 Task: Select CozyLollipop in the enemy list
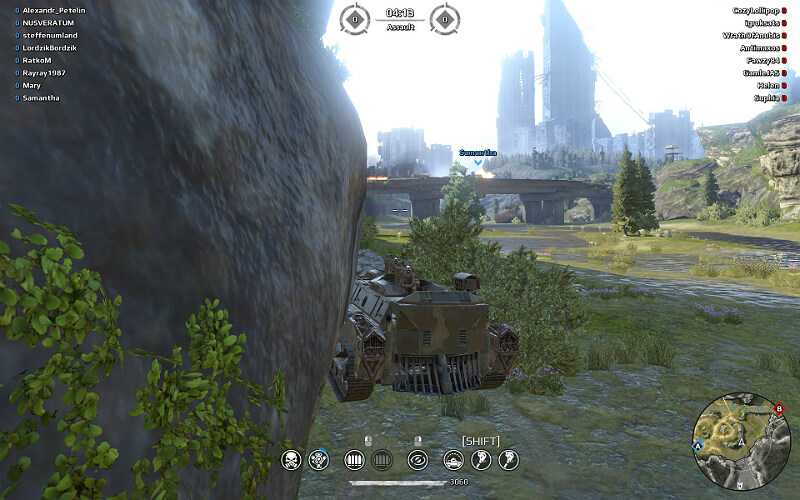tap(756, 10)
